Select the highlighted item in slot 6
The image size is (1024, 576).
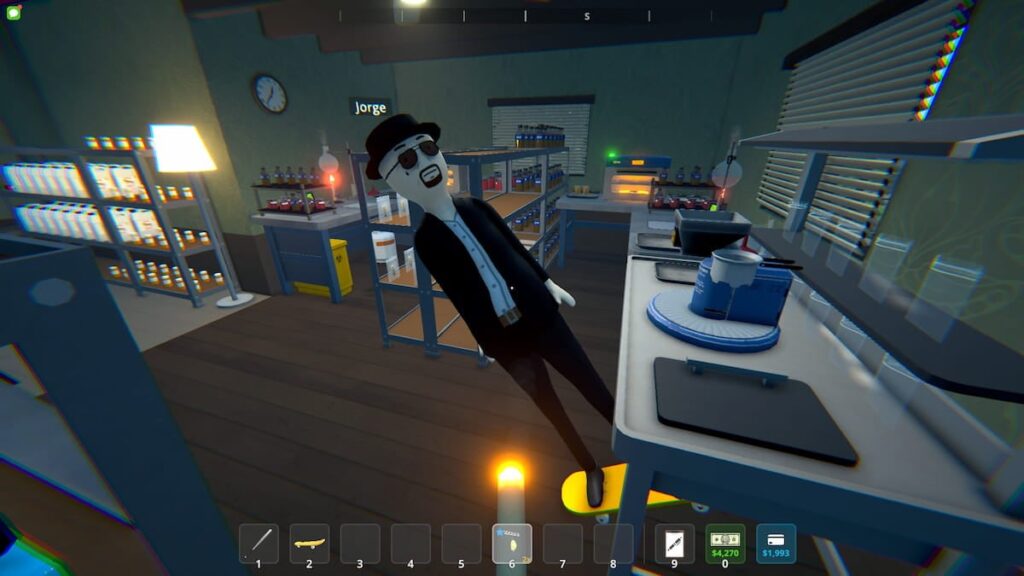point(512,543)
